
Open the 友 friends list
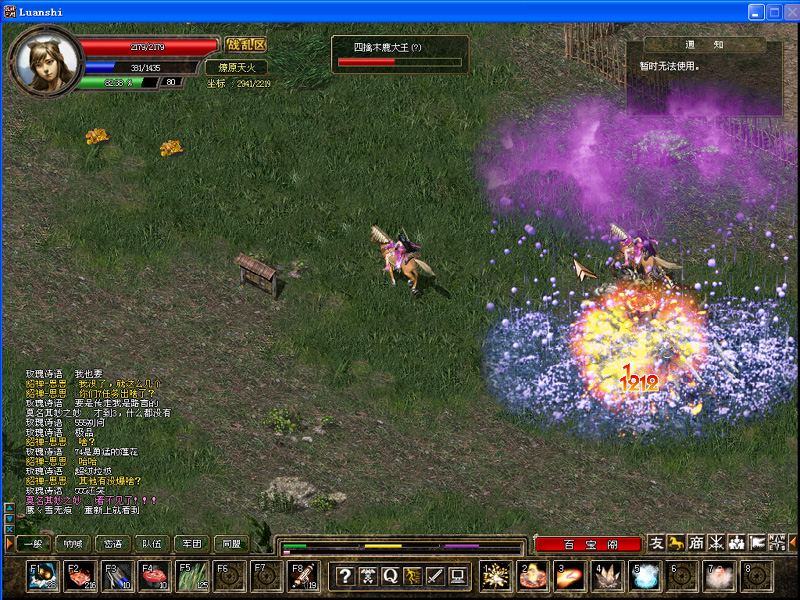656,543
